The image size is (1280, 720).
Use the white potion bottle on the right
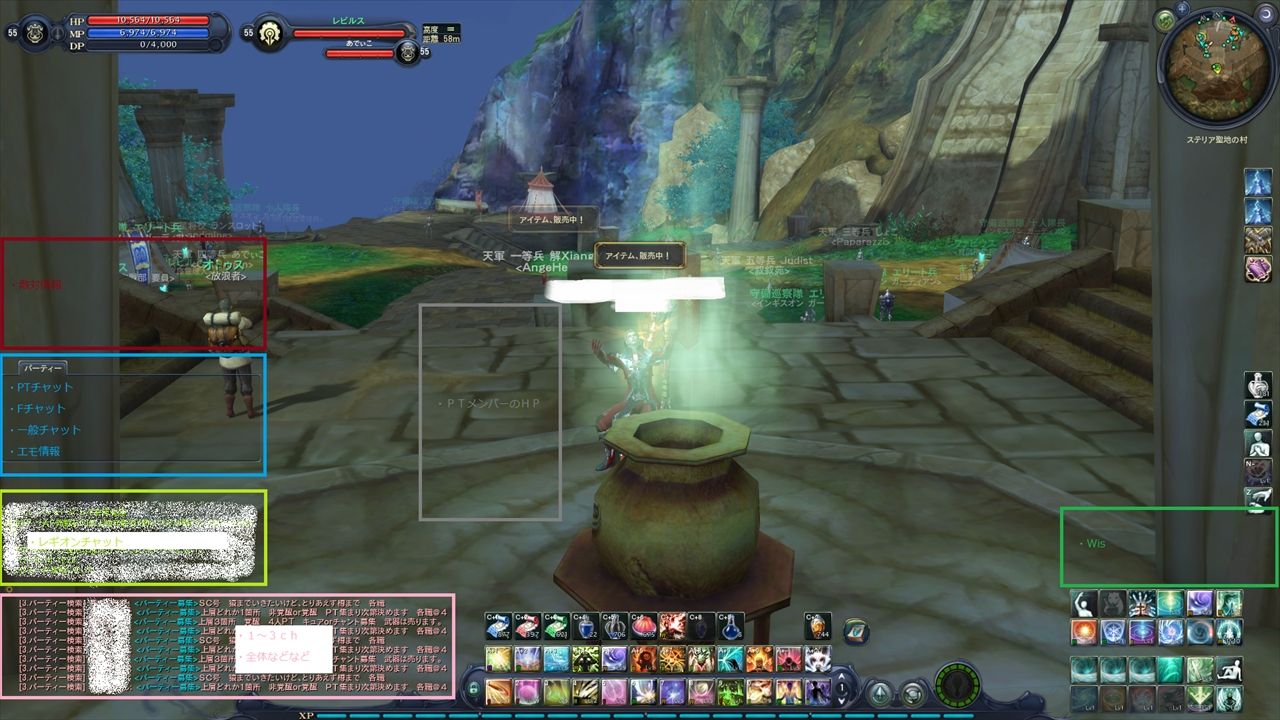(x=1257, y=384)
